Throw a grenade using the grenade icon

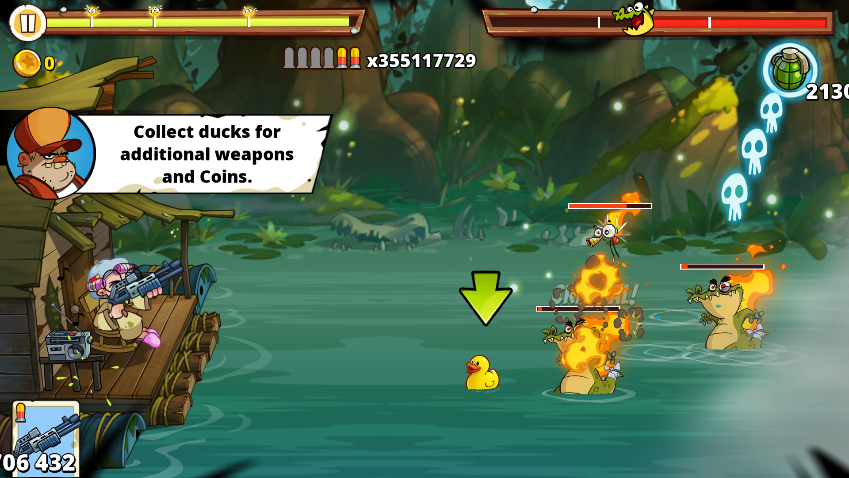[x=790, y=70]
